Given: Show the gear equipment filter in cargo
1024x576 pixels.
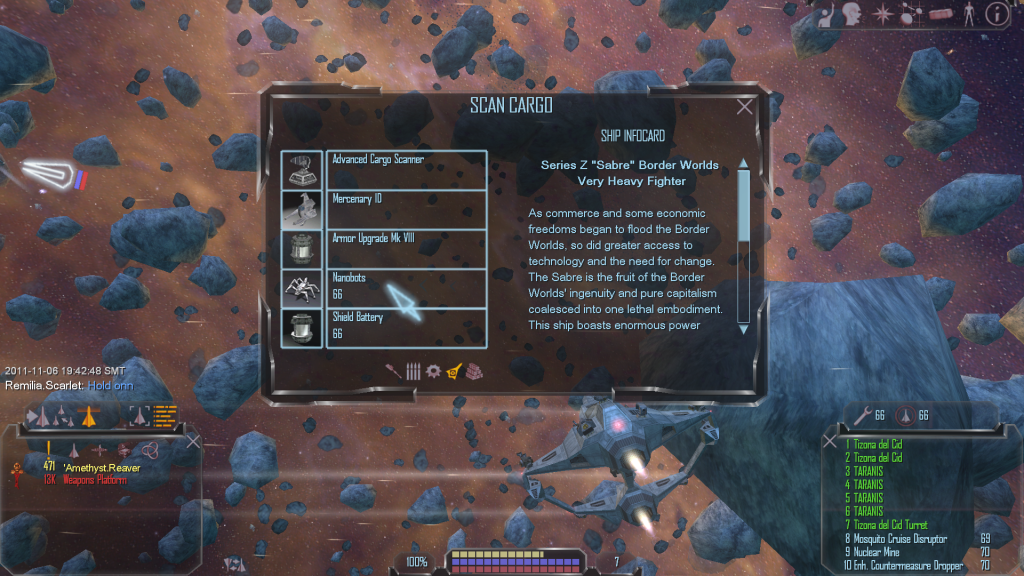Looking at the screenshot, I should click(433, 371).
